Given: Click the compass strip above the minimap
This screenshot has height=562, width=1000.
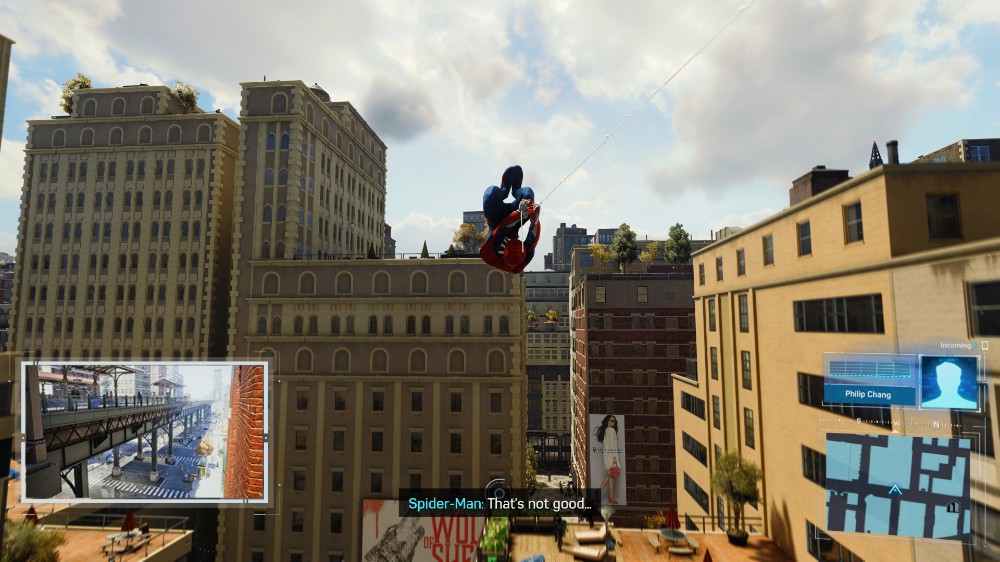Looking at the screenshot, I should click(x=897, y=423).
